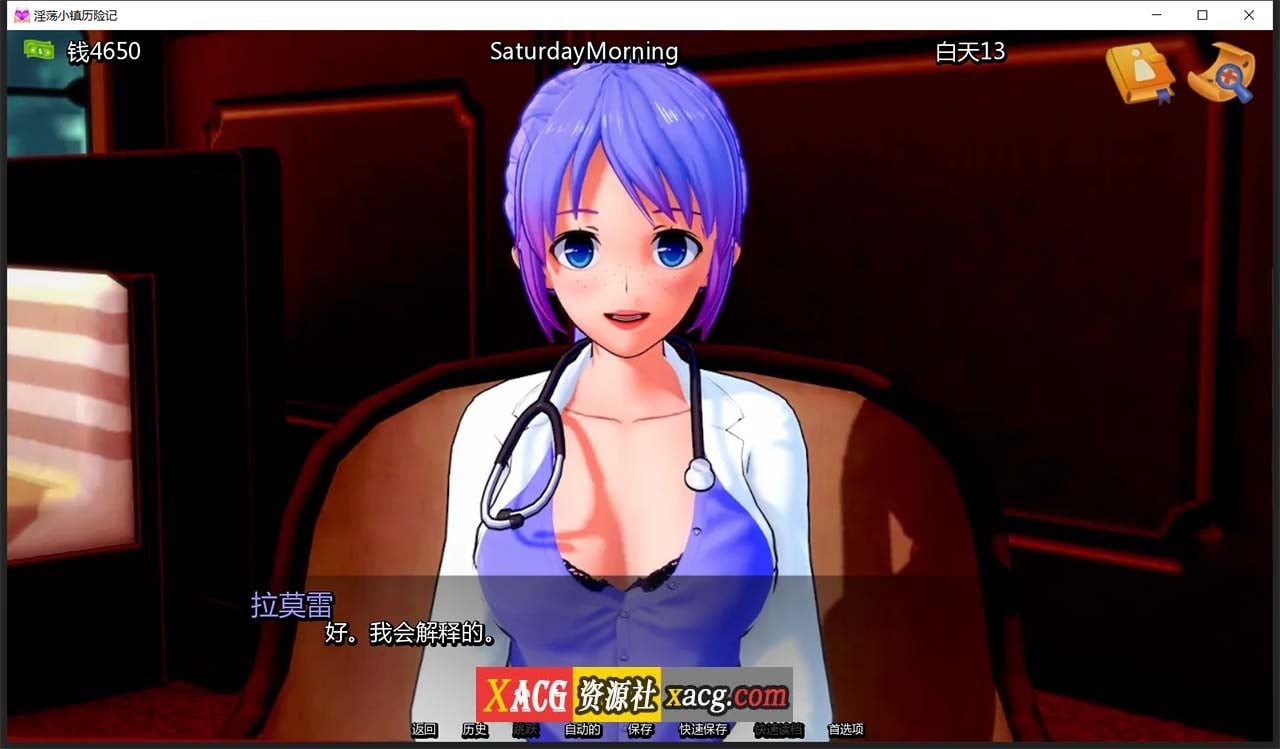Open the character journal book icon
Viewport: 1280px width, 749px height.
click(x=1140, y=72)
